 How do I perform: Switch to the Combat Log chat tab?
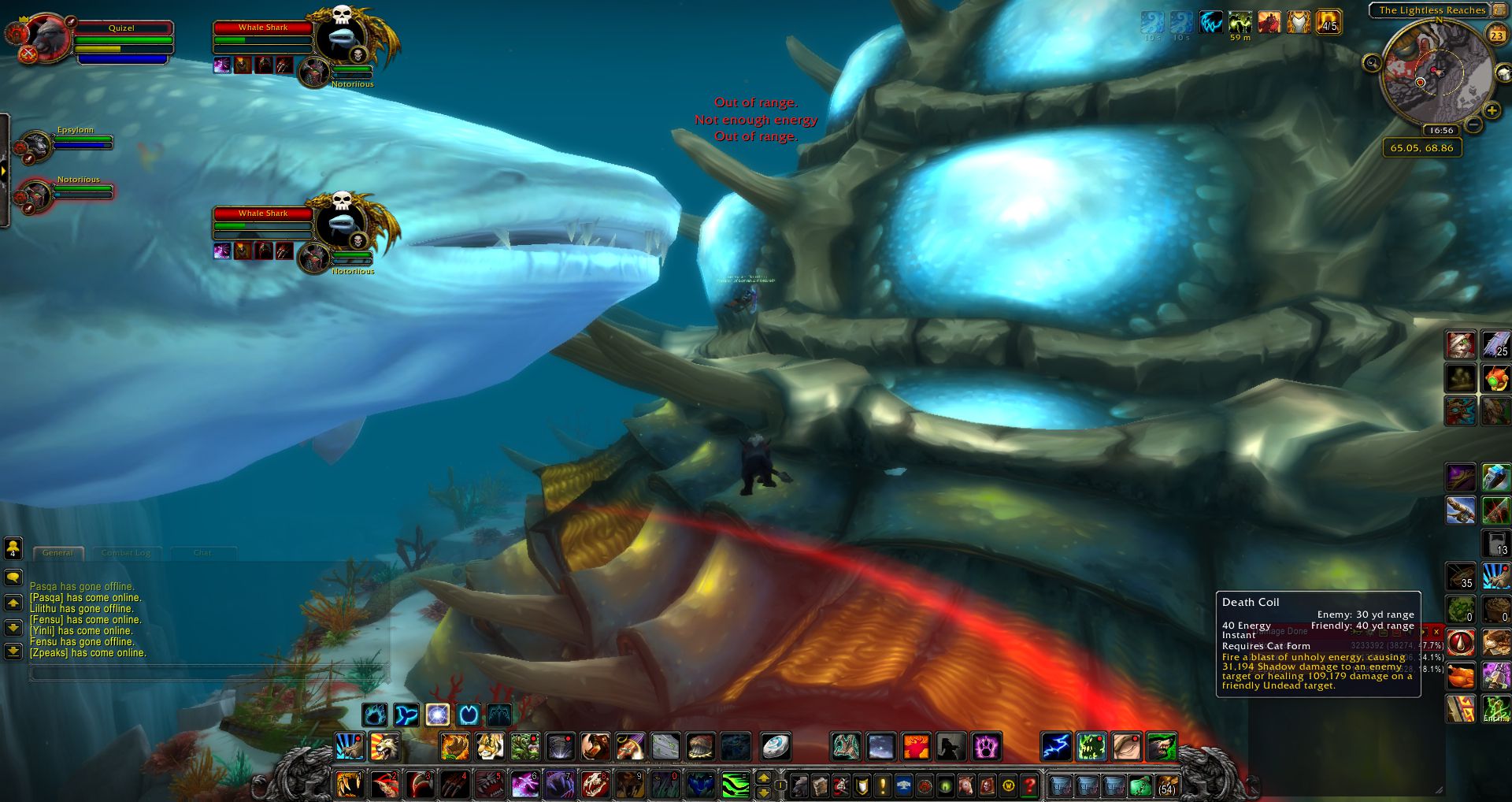[126, 553]
